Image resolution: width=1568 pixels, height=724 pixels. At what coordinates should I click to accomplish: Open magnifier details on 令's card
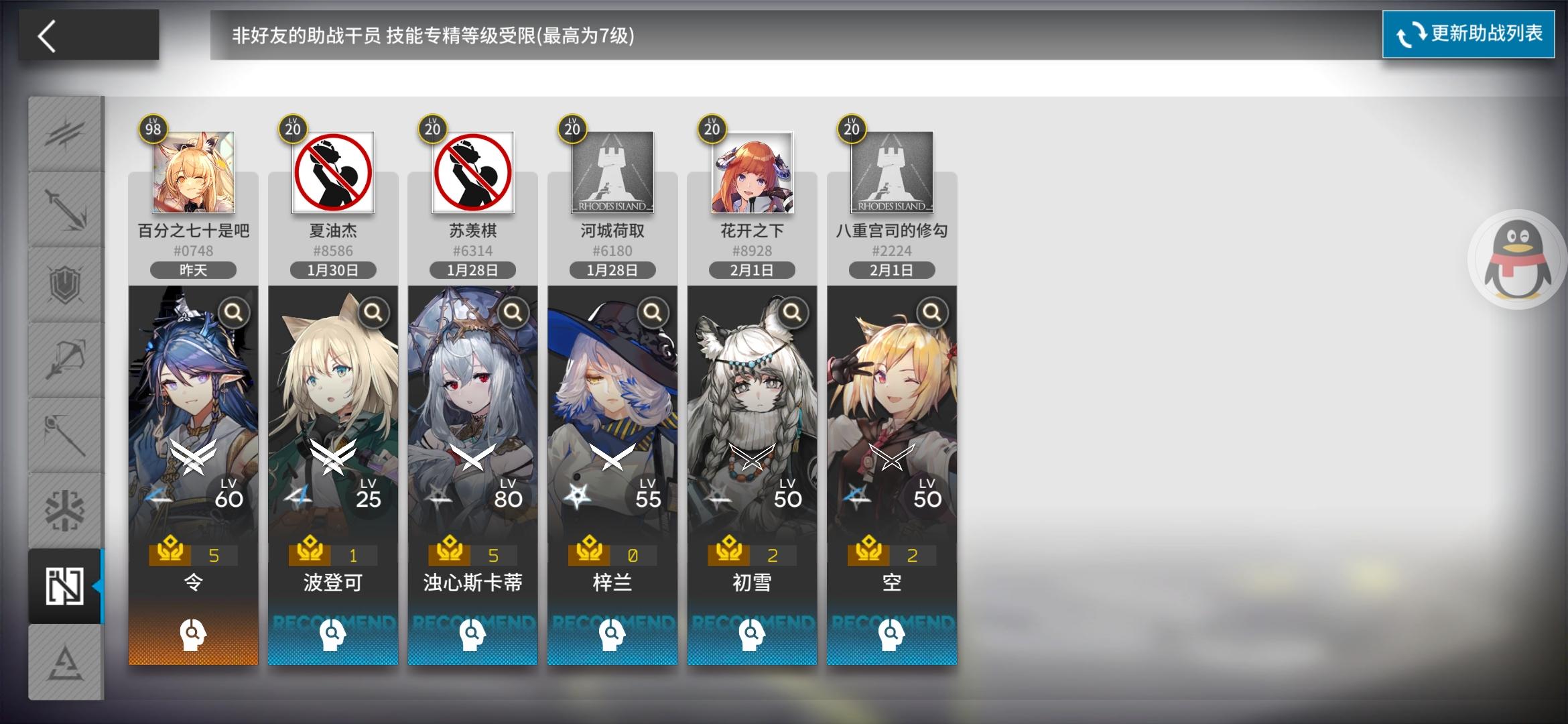(x=234, y=312)
